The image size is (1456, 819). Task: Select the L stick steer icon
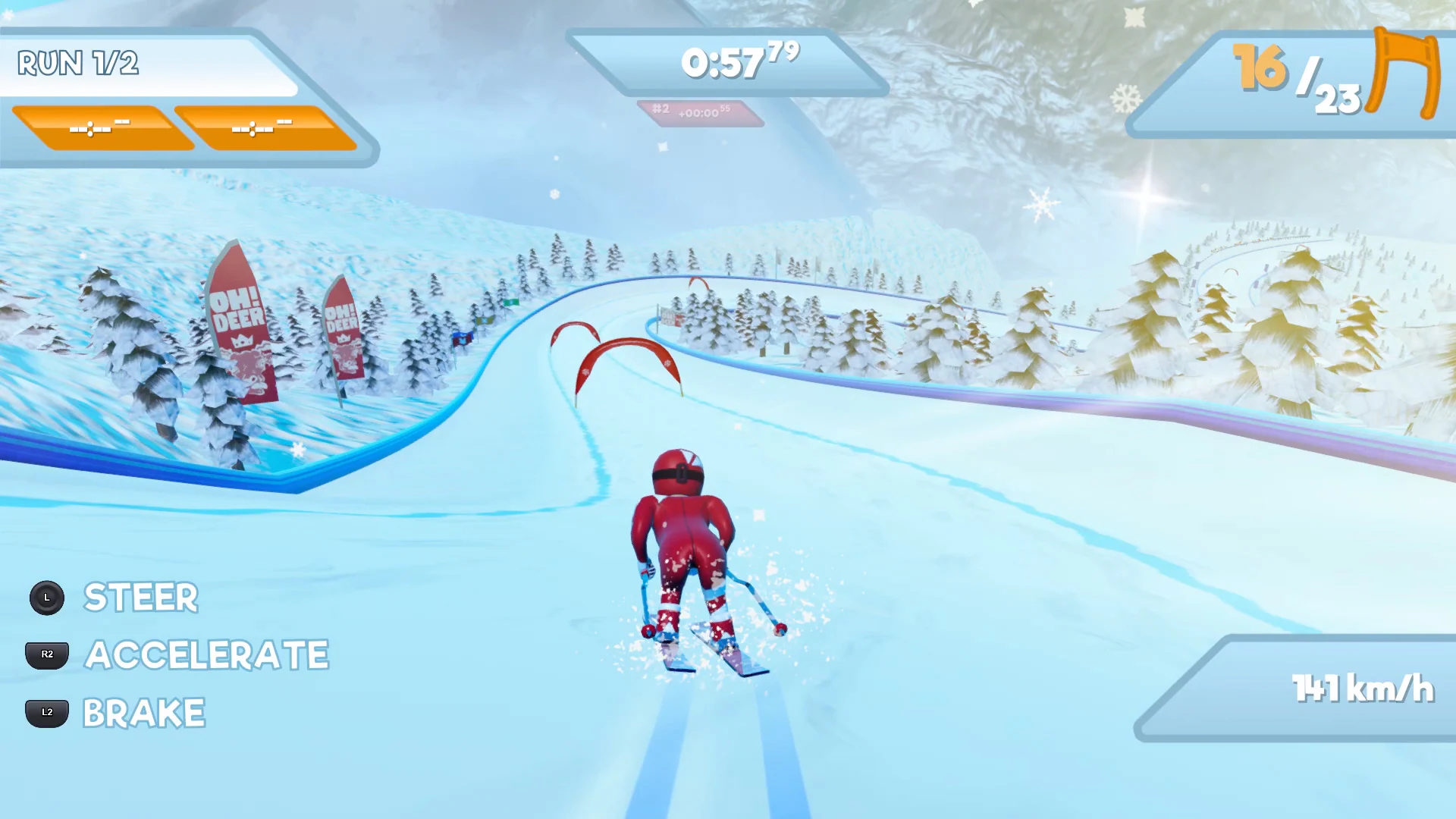coord(47,598)
